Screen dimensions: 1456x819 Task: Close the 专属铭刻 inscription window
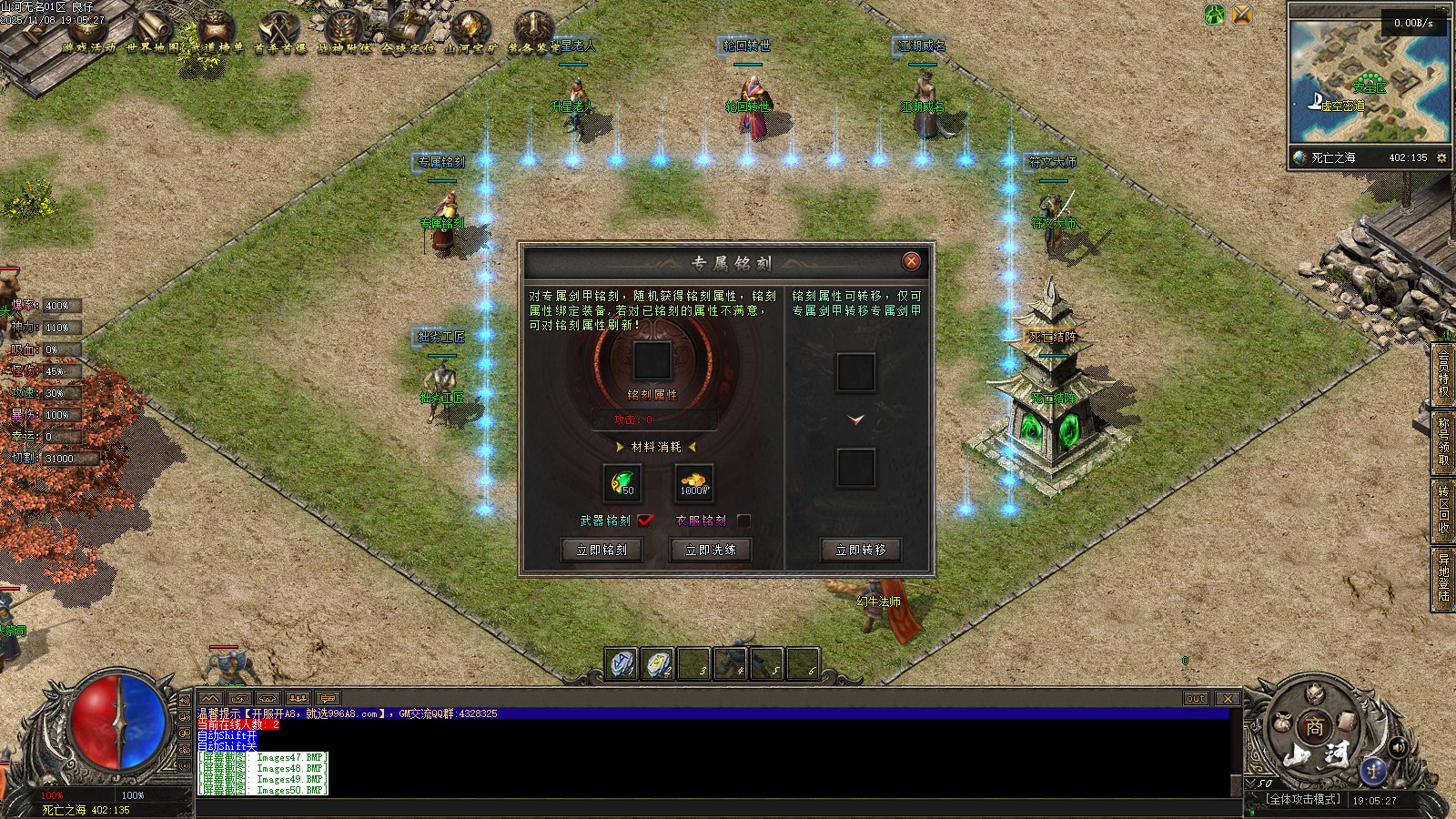pos(911,262)
